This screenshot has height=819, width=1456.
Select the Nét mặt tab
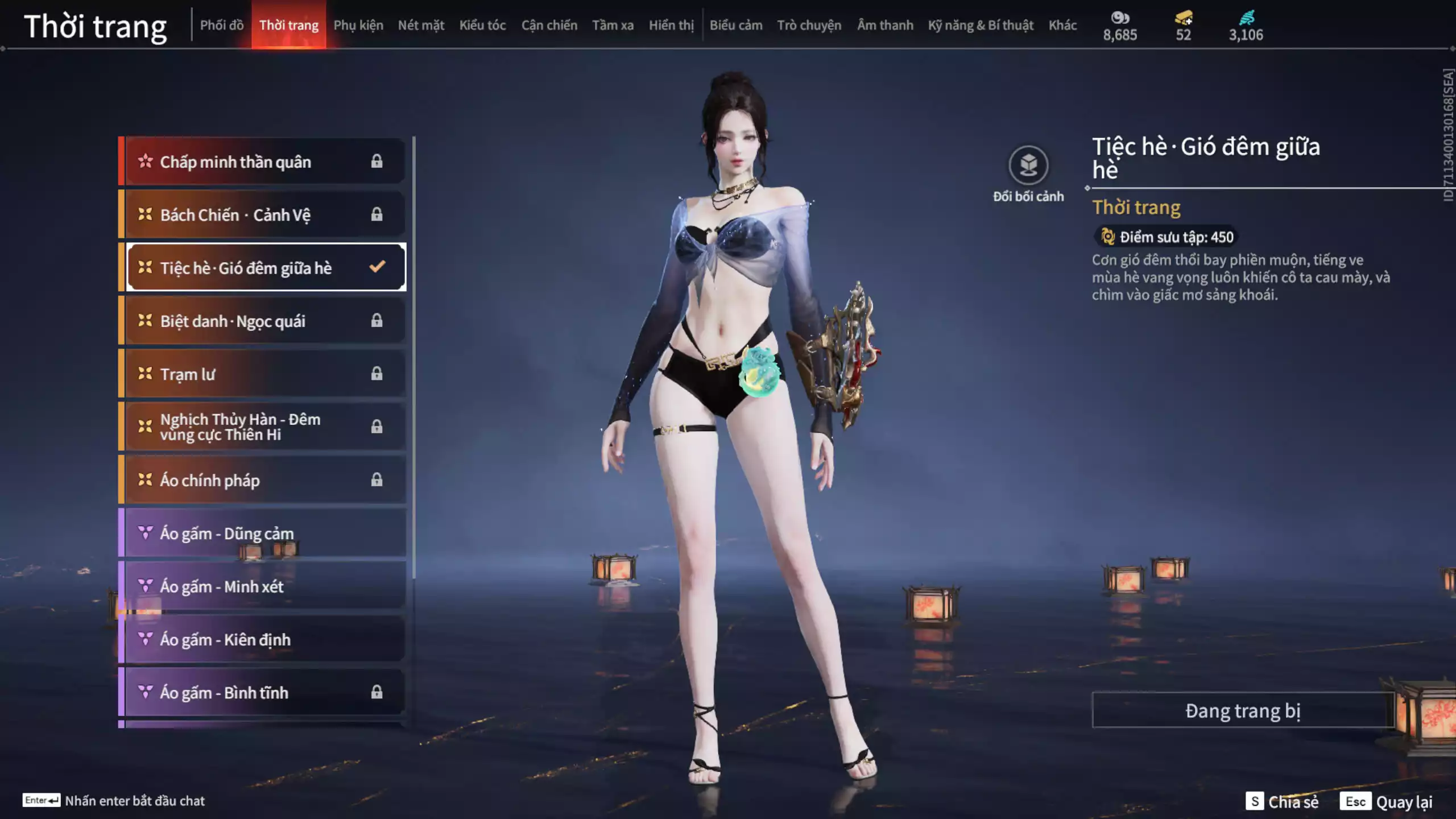tap(421, 25)
